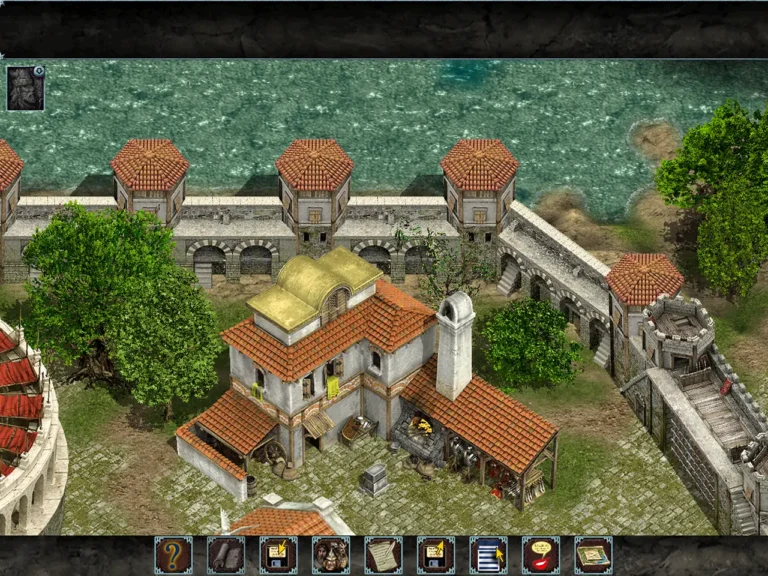Open the map icon in the toolbar
Screen dimensions: 768x576
593,555
